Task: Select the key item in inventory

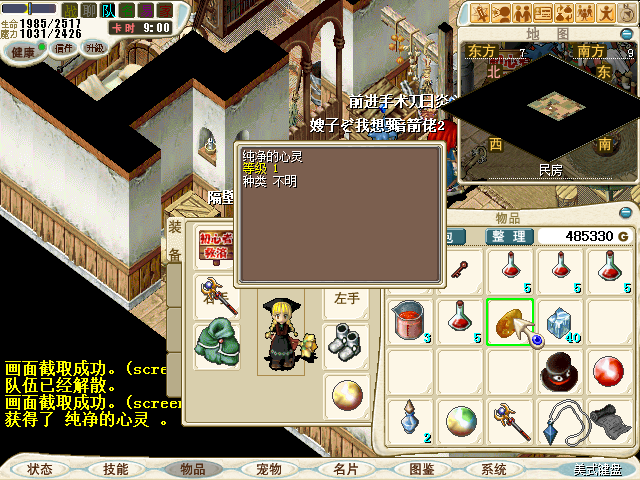Action: tap(460, 268)
